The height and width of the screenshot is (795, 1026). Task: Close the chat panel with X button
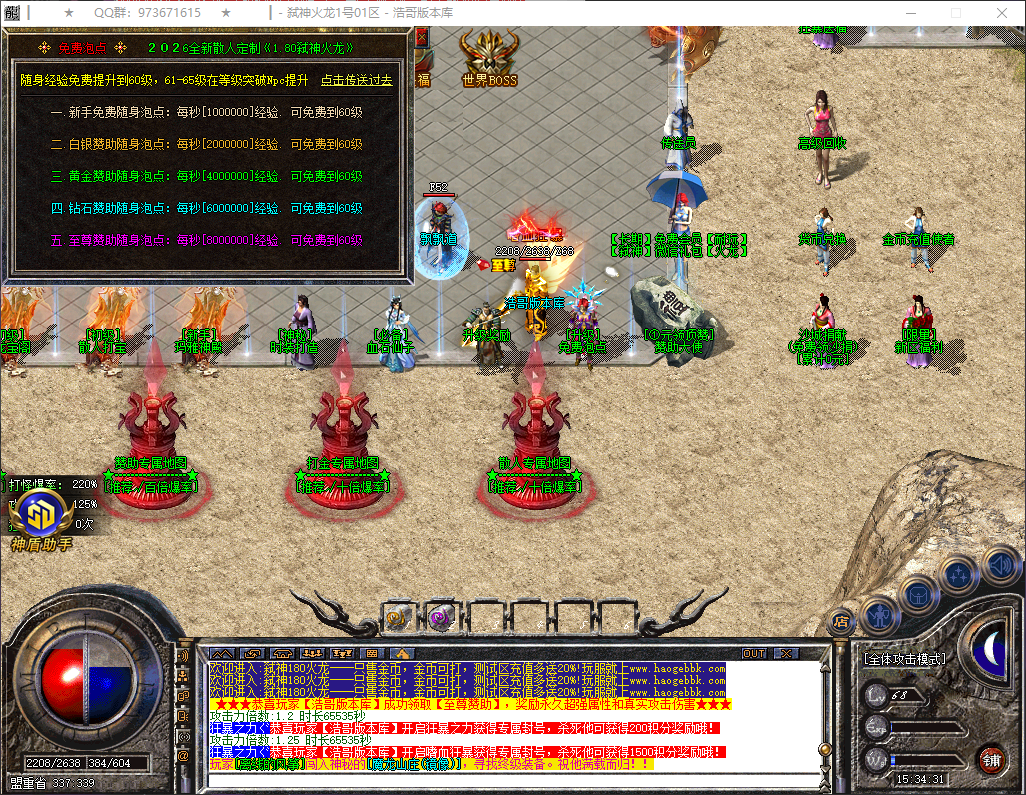click(787, 653)
